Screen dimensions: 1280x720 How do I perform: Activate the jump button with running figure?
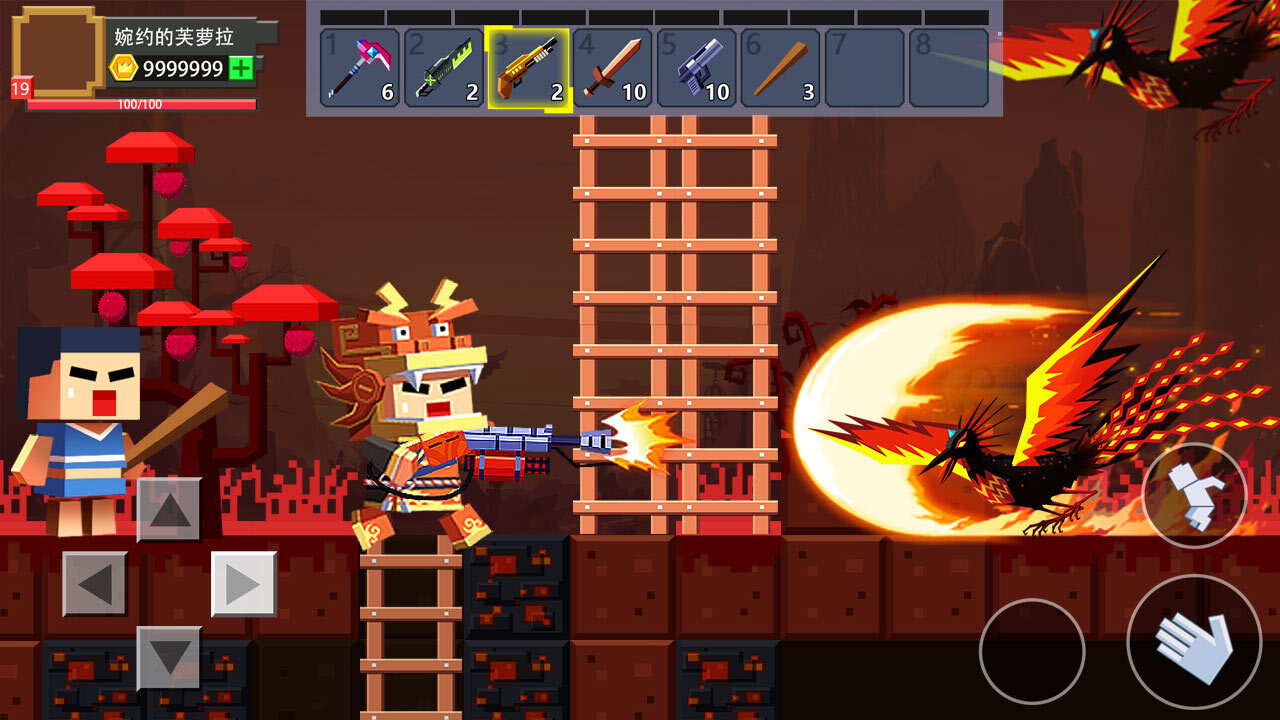(x=1194, y=495)
